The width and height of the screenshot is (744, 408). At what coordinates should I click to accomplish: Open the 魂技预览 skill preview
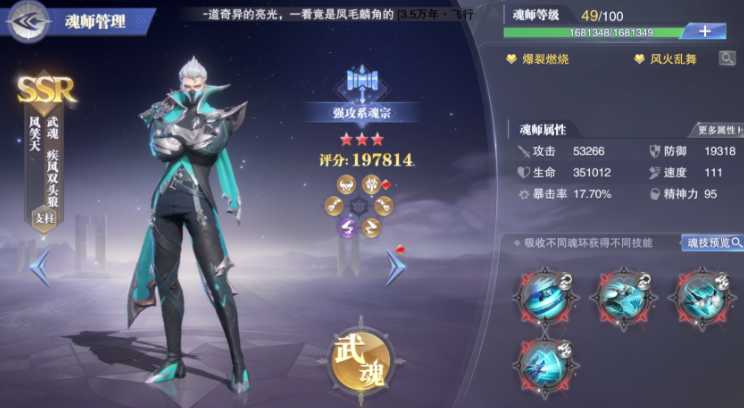[x=713, y=243]
